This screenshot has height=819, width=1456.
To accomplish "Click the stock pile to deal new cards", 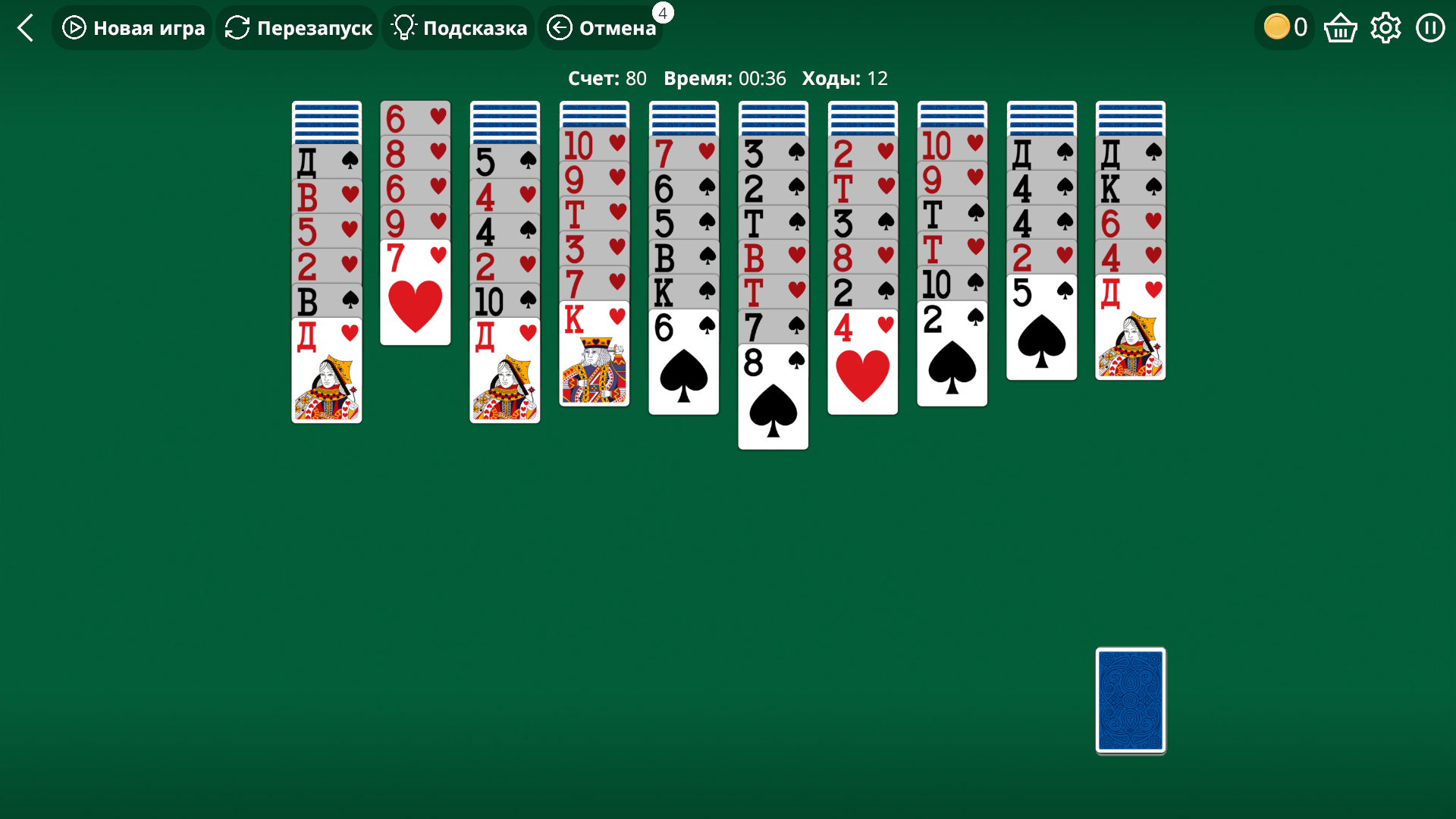I will coord(1129,701).
